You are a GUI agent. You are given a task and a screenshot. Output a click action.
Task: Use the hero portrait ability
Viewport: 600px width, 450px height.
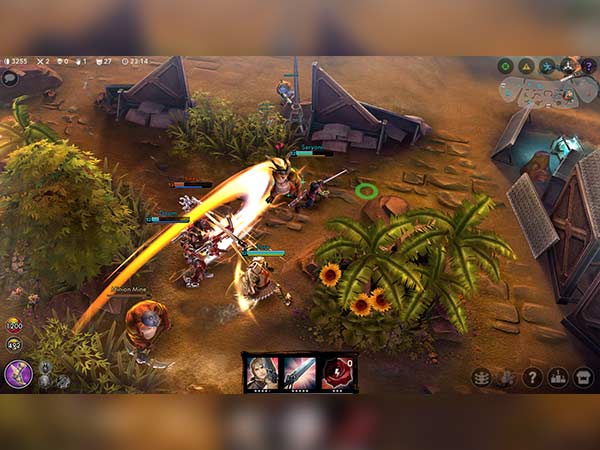pos(263,373)
